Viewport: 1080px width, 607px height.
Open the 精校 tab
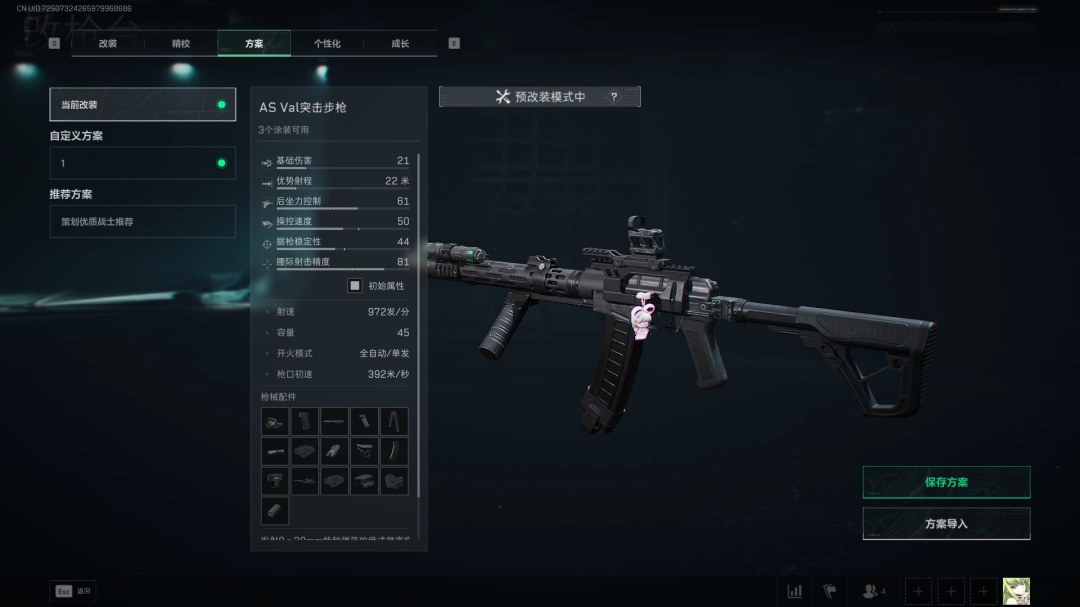point(181,44)
